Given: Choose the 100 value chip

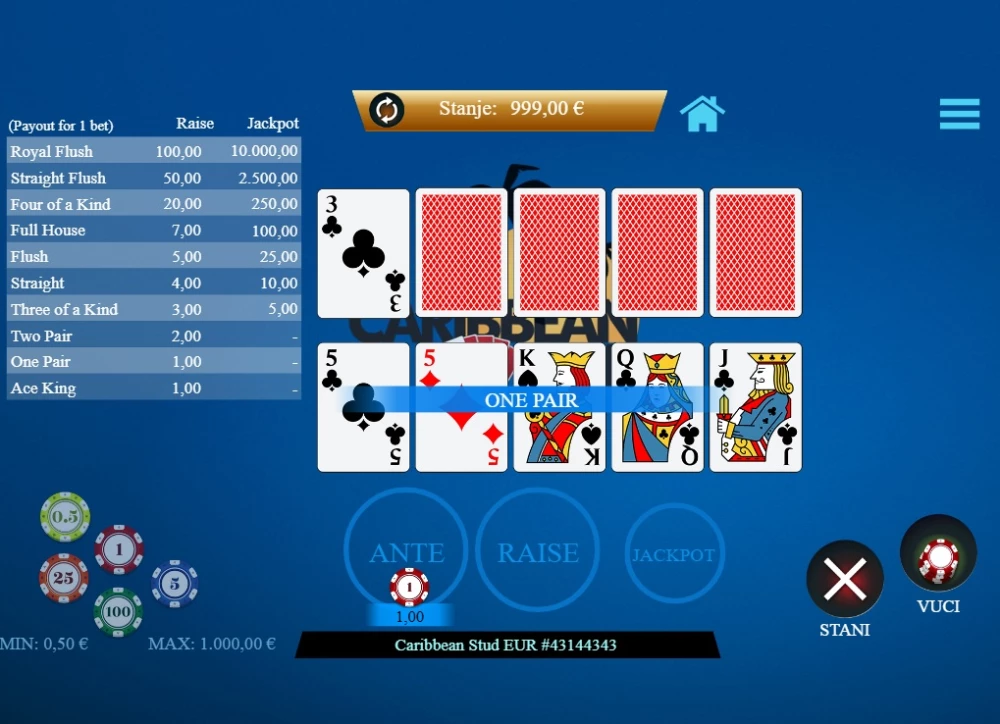Looking at the screenshot, I should [118, 611].
